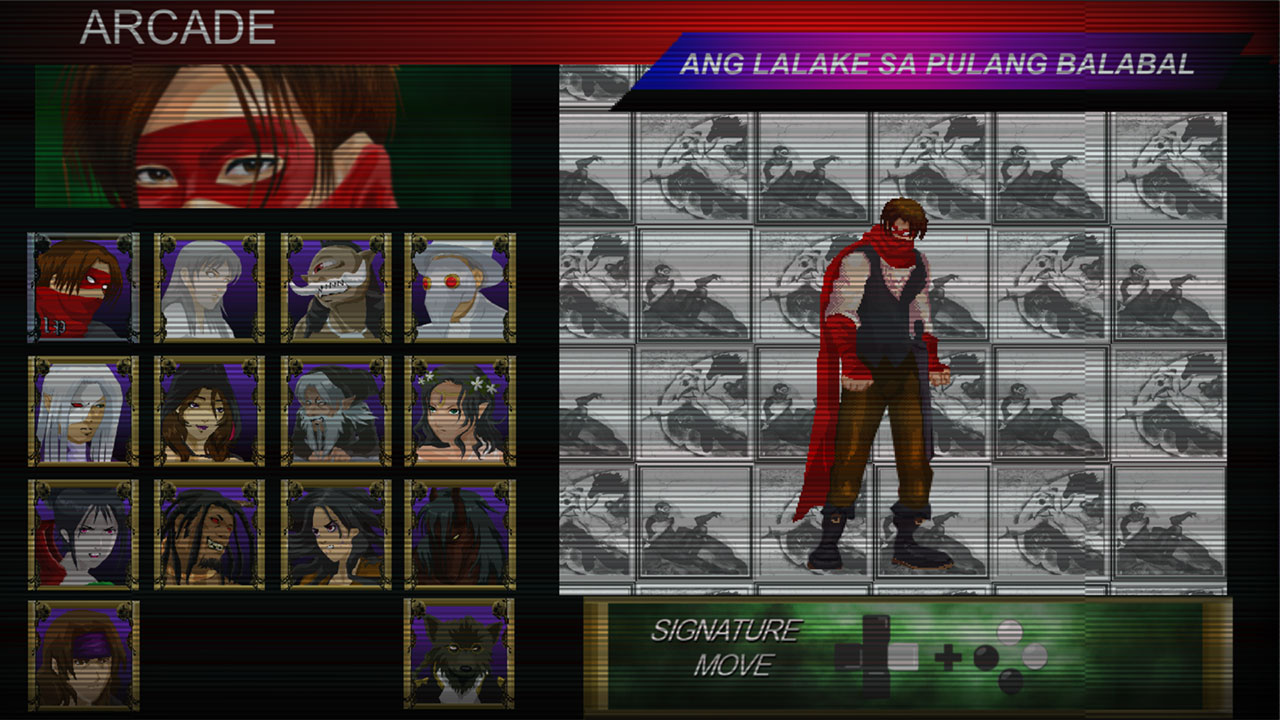Click the black lower-left face button icon
1280x720 pixels.
[x=985, y=657]
